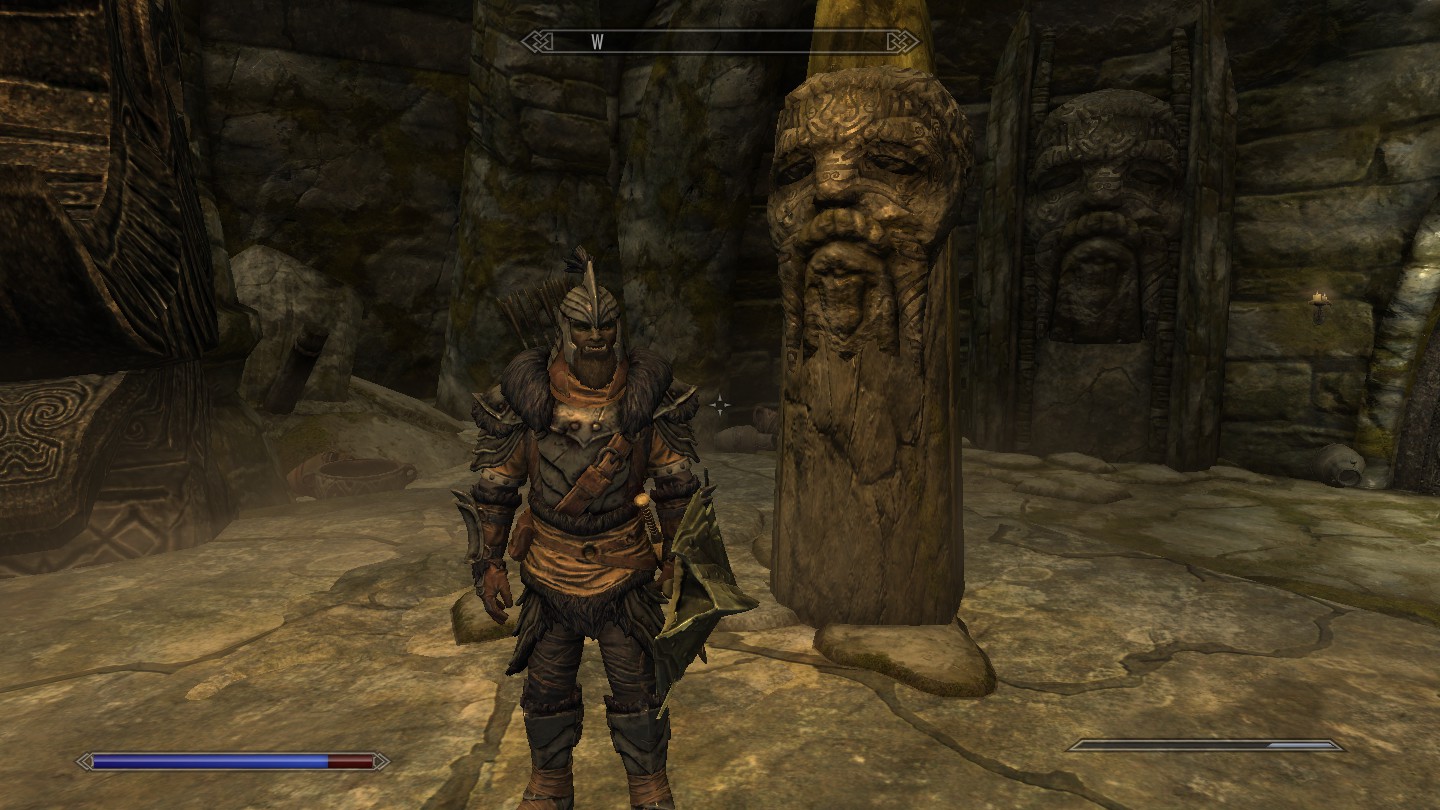The width and height of the screenshot is (1440, 810).
Task: Click the player character's horned helmet
Action: click(x=589, y=305)
